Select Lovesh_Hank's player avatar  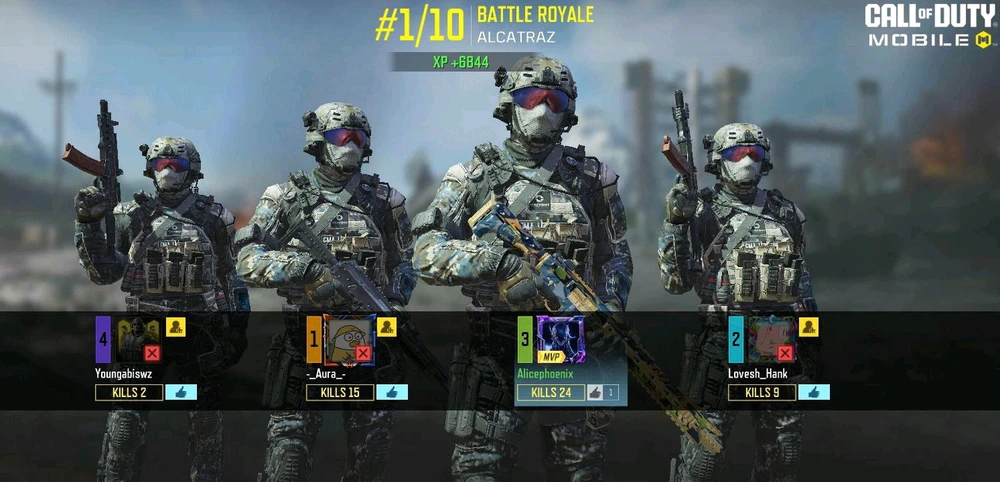[x=768, y=339]
